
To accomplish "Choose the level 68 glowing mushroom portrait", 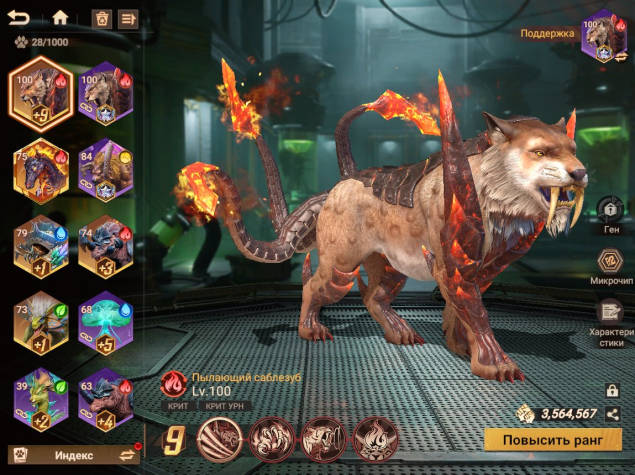I will [106, 322].
